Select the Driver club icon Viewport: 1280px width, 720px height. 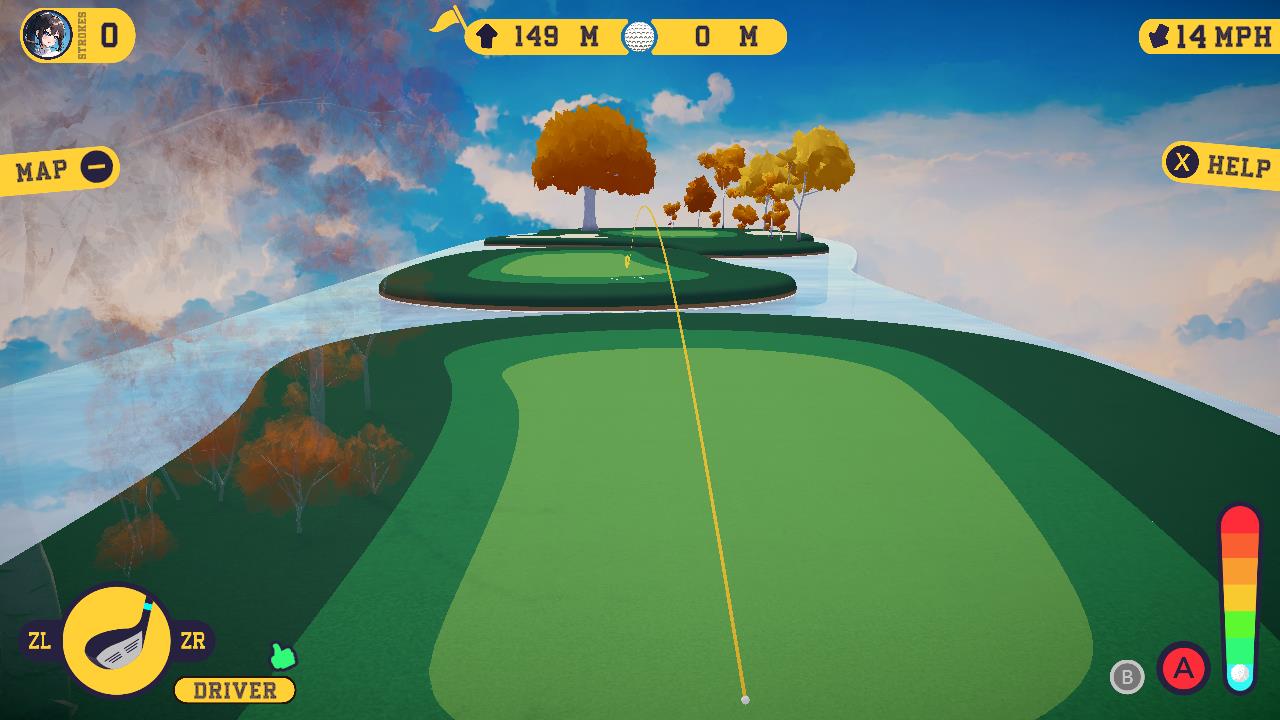tap(117, 640)
